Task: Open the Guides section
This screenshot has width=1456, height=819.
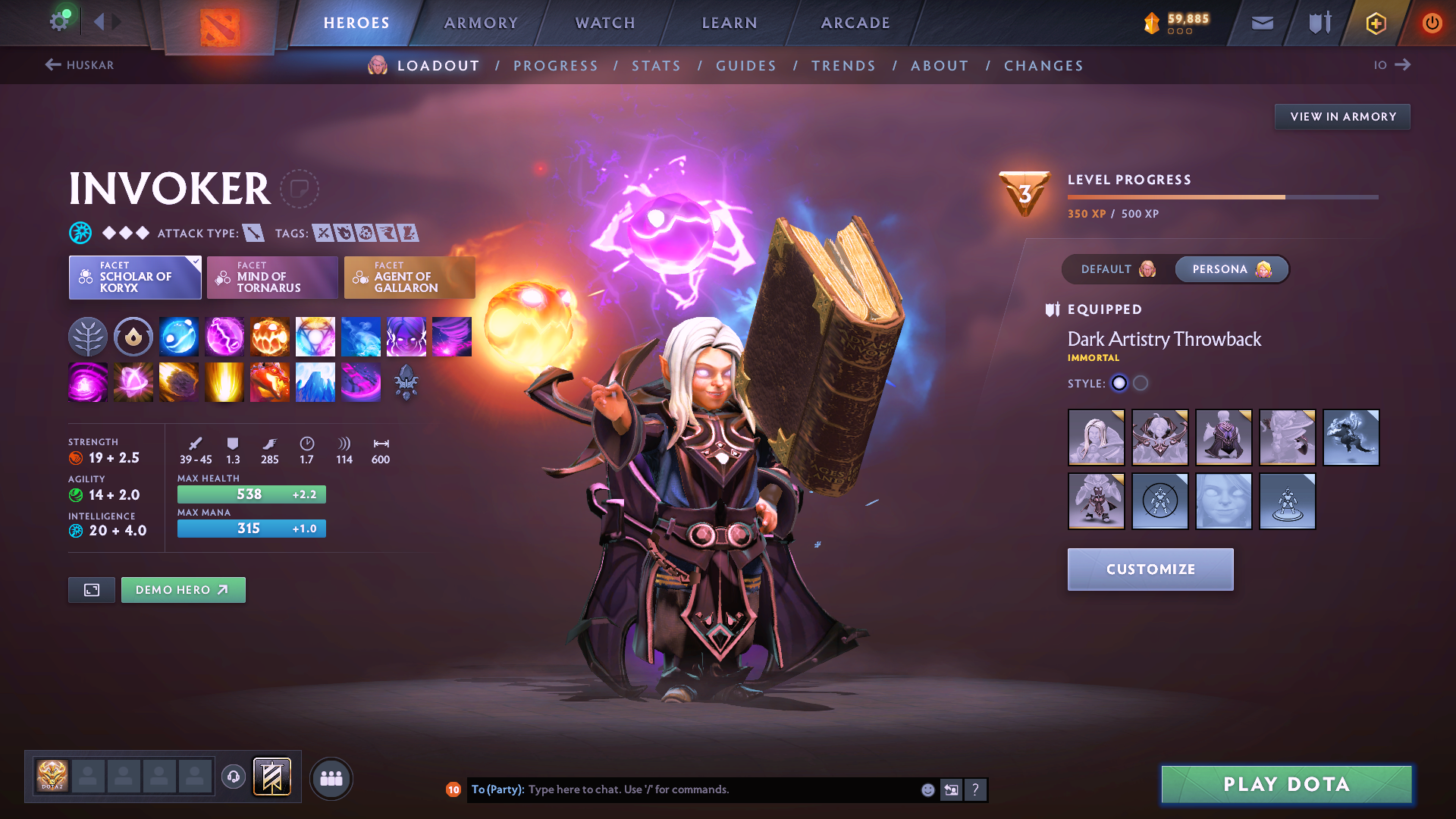Action: point(746,66)
